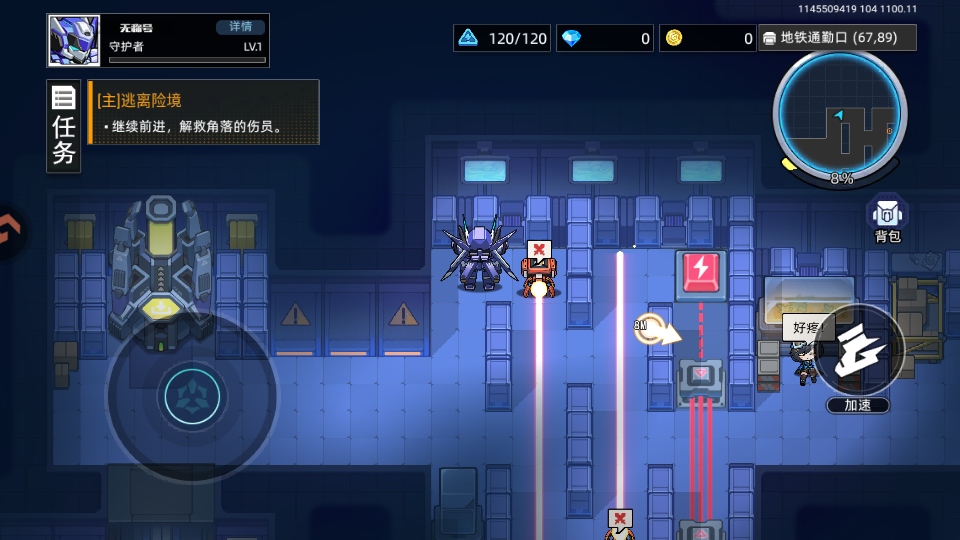Tap the gold coin currency icon
The image size is (960, 540).
tap(674, 38)
